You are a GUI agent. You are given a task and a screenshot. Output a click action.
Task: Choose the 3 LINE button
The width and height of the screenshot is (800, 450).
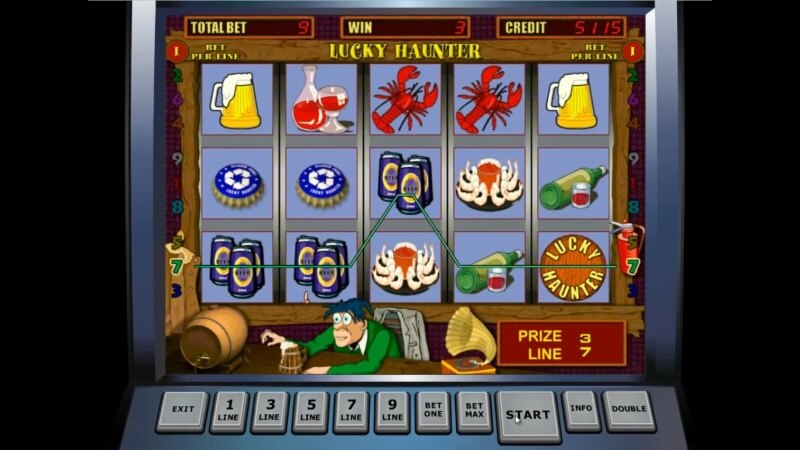pyautogui.click(x=270, y=411)
